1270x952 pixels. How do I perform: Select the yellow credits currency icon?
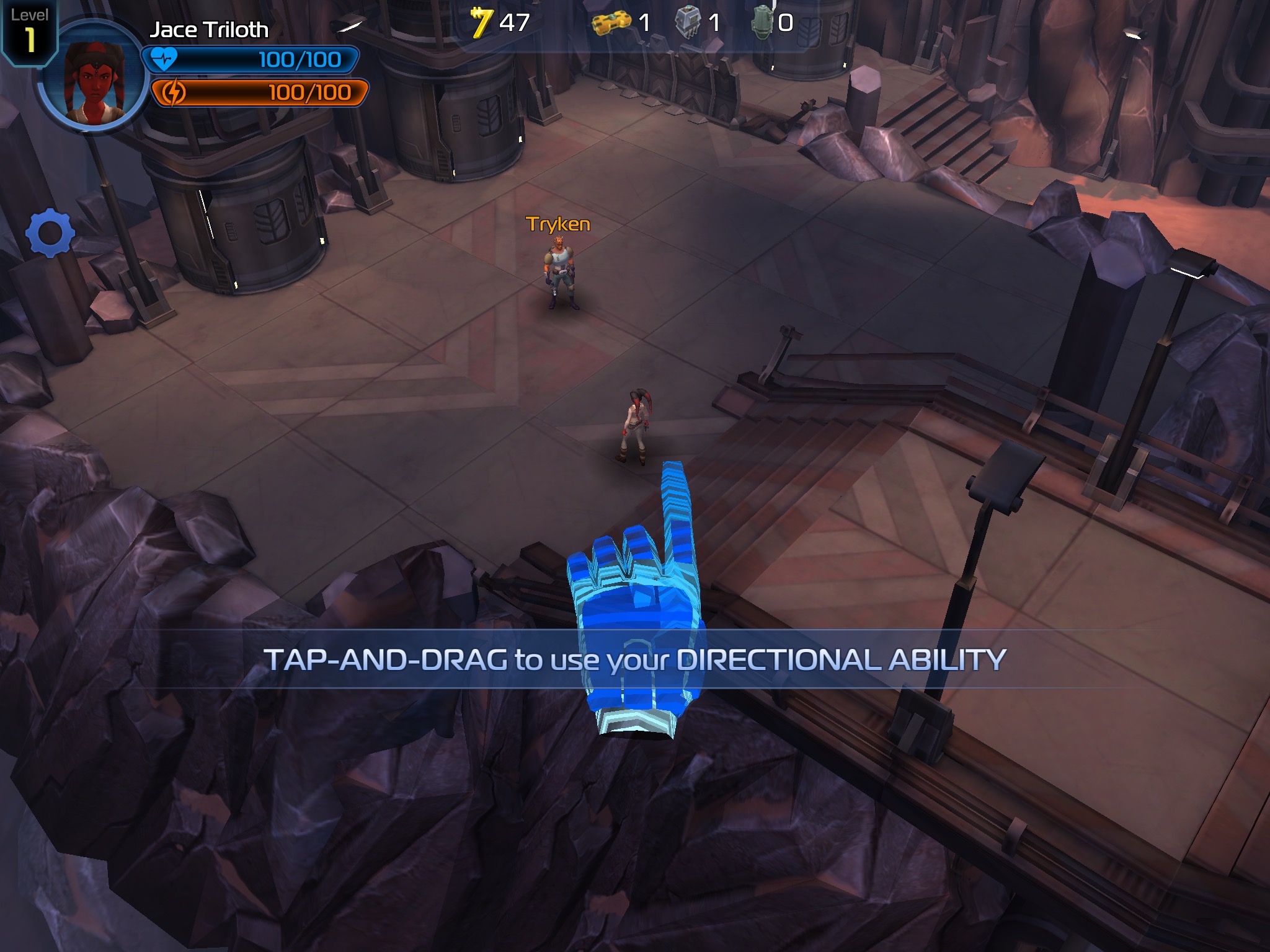click(x=481, y=23)
